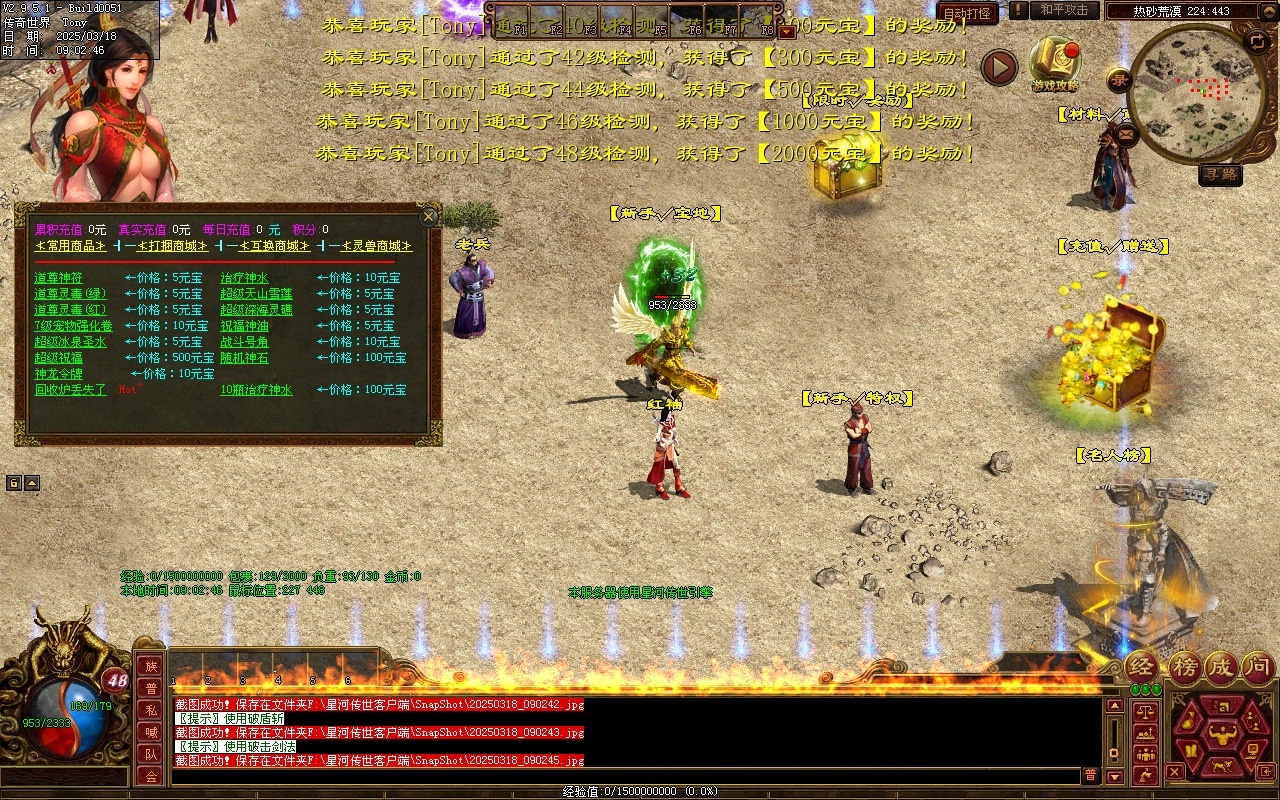Change the 和平攻击 attack mode
Viewport: 1280px width, 800px height.
pos(1063,10)
